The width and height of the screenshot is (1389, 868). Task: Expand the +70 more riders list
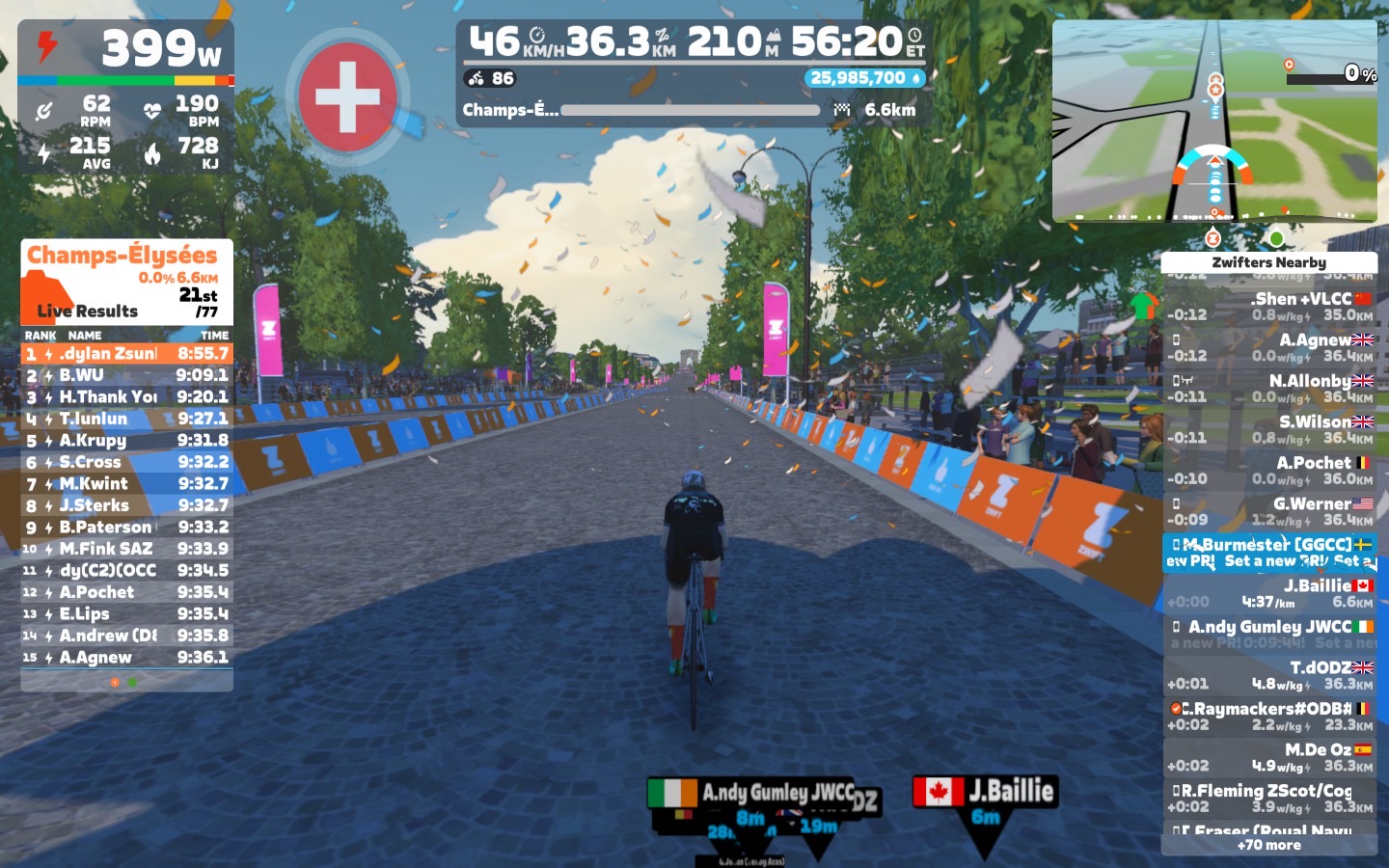(1268, 845)
